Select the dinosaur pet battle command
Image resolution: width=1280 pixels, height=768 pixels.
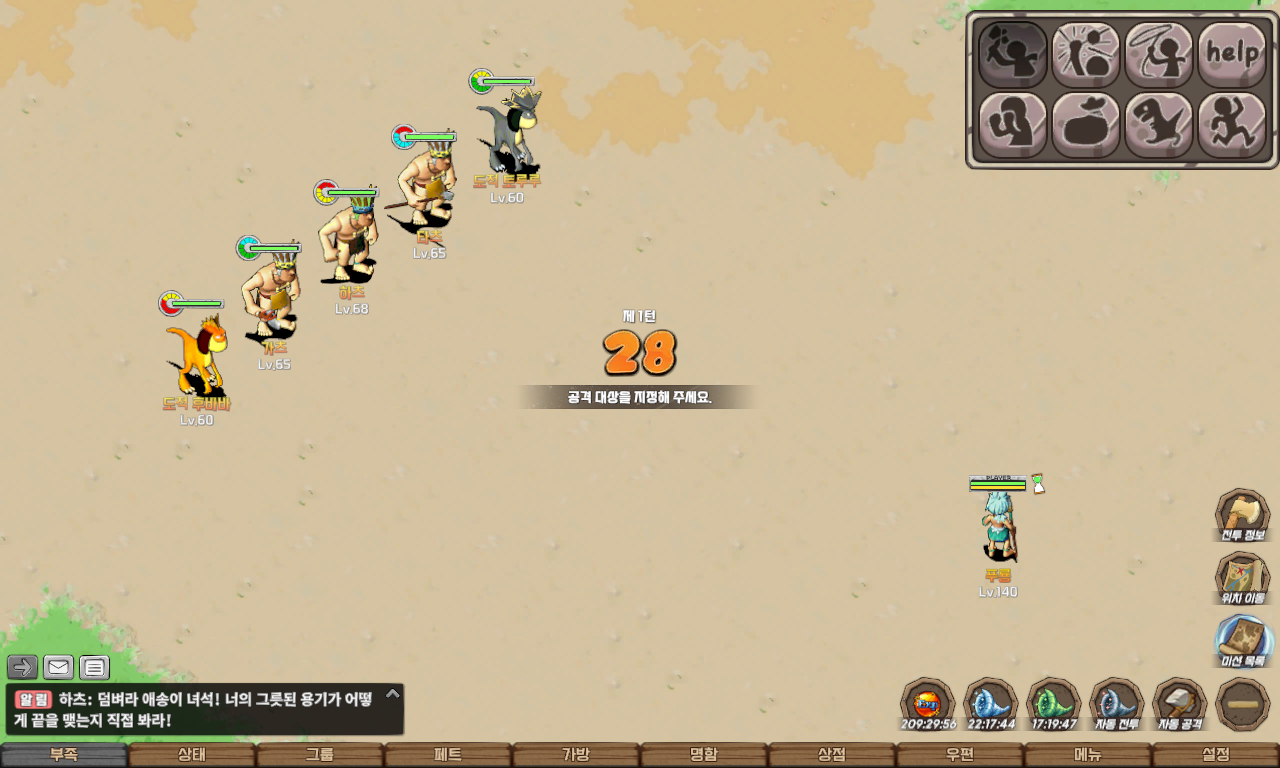click(x=1158, y=125)
